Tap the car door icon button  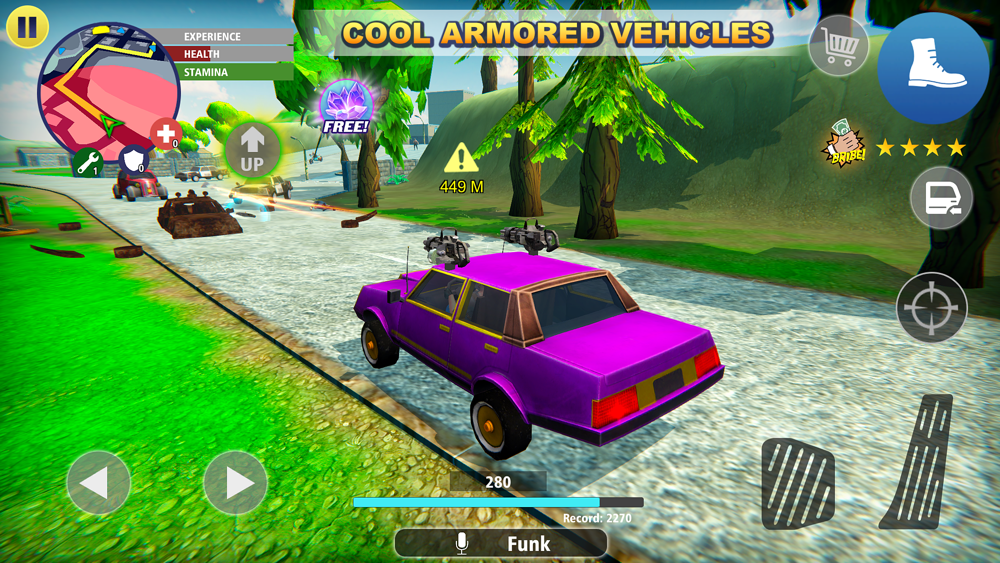(x=941, y=198)
